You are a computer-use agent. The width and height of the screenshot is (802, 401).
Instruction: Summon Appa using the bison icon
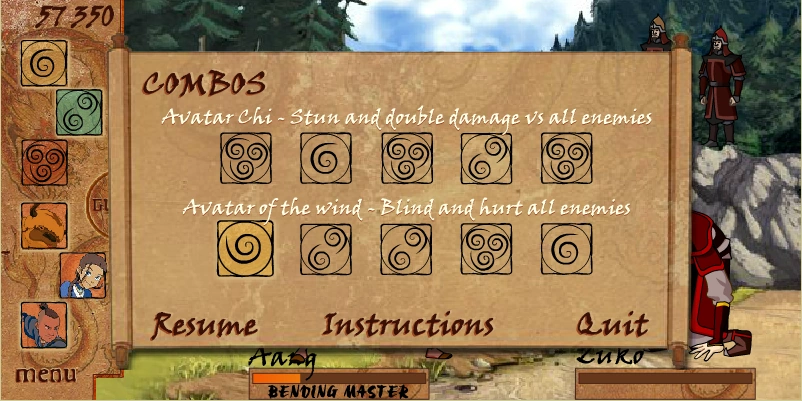(x=44, y=224)
